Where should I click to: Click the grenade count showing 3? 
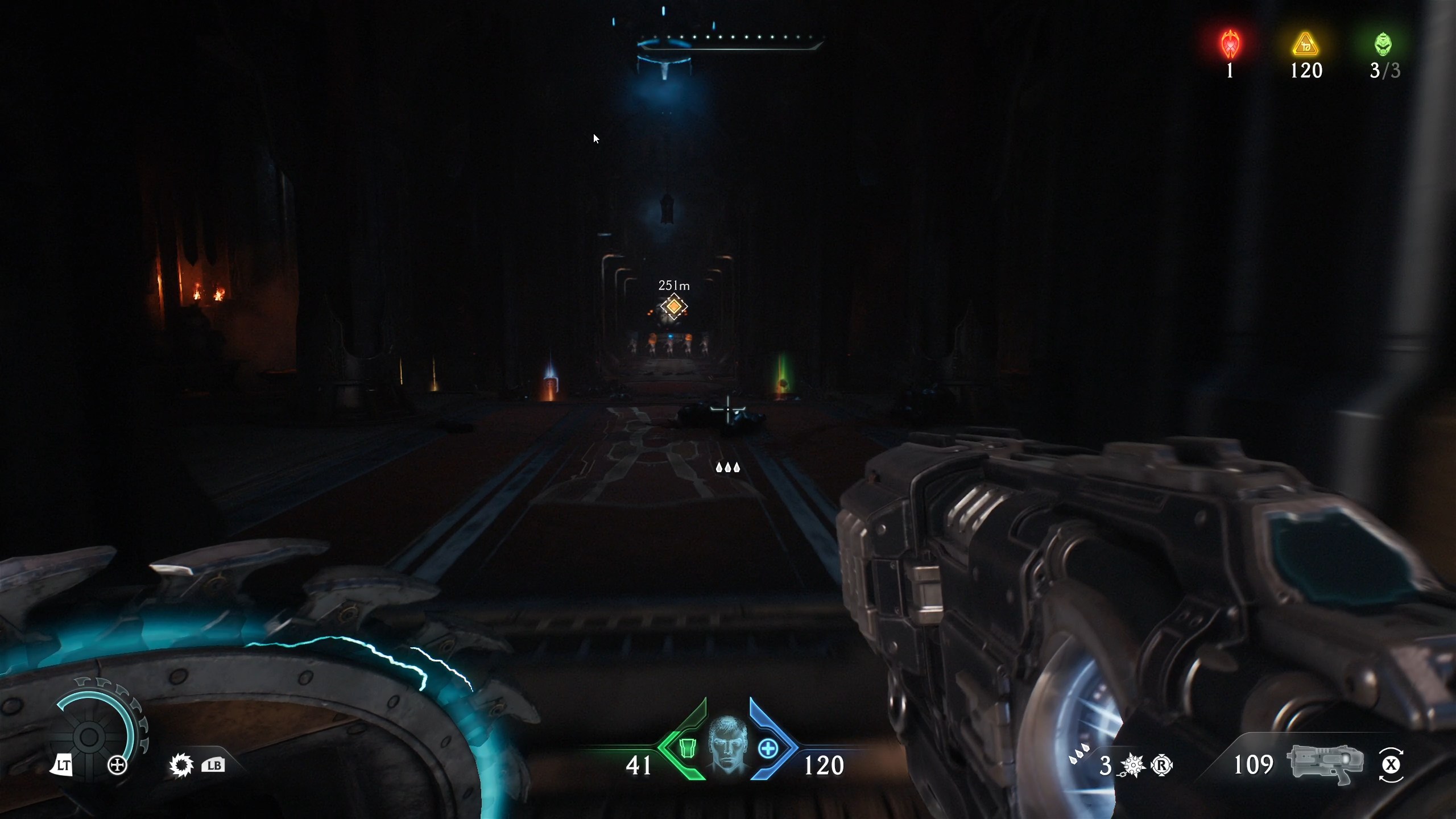coord(1107,765)
